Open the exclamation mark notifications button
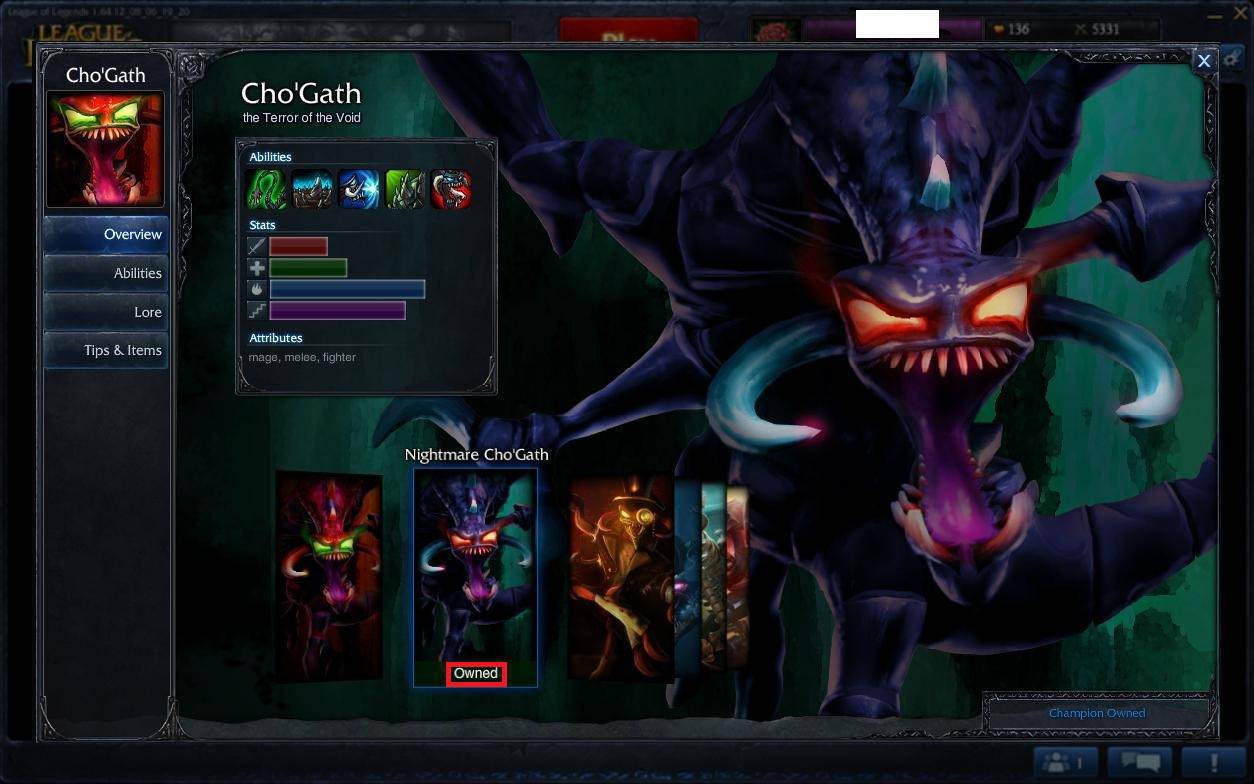The height and width of the screenshot is (784, 1254). click(x=1213, y=763)
